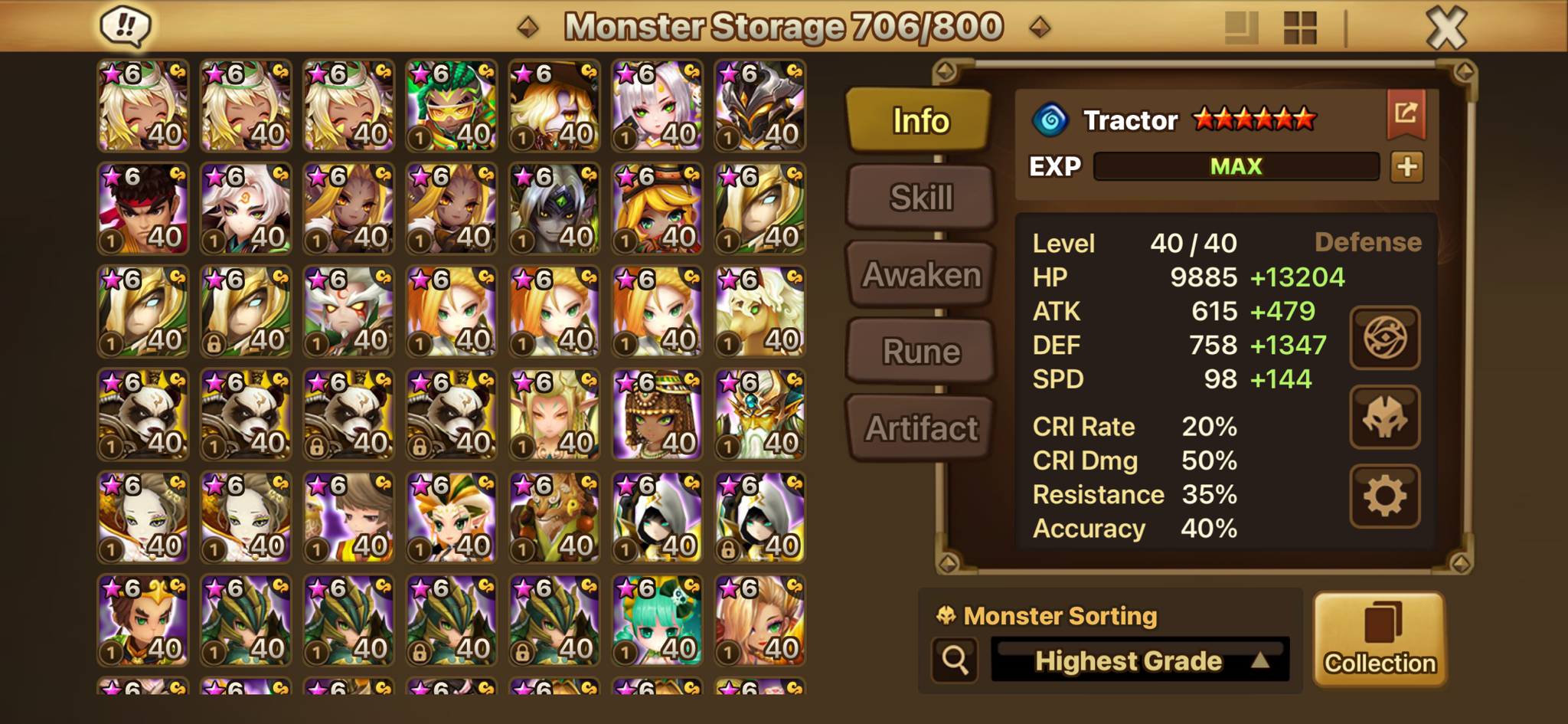1568x724 pixels.
Task: Switch to the Skill tab
Action: coord(921,198)
